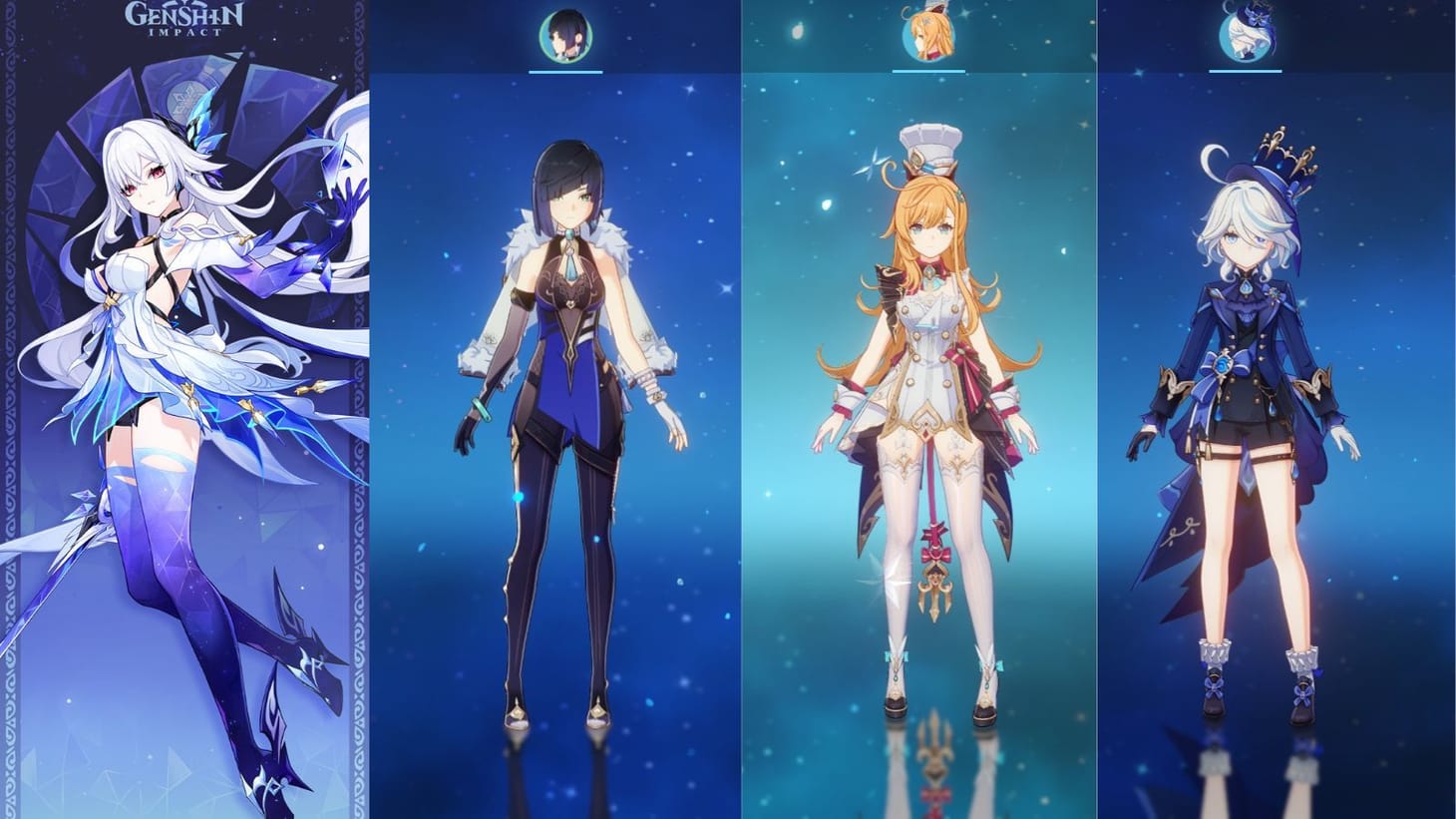Select the orange-haired chef character's avatar icon
The width and height of the screenshot is (1456, 819).
tap(931, 31)
